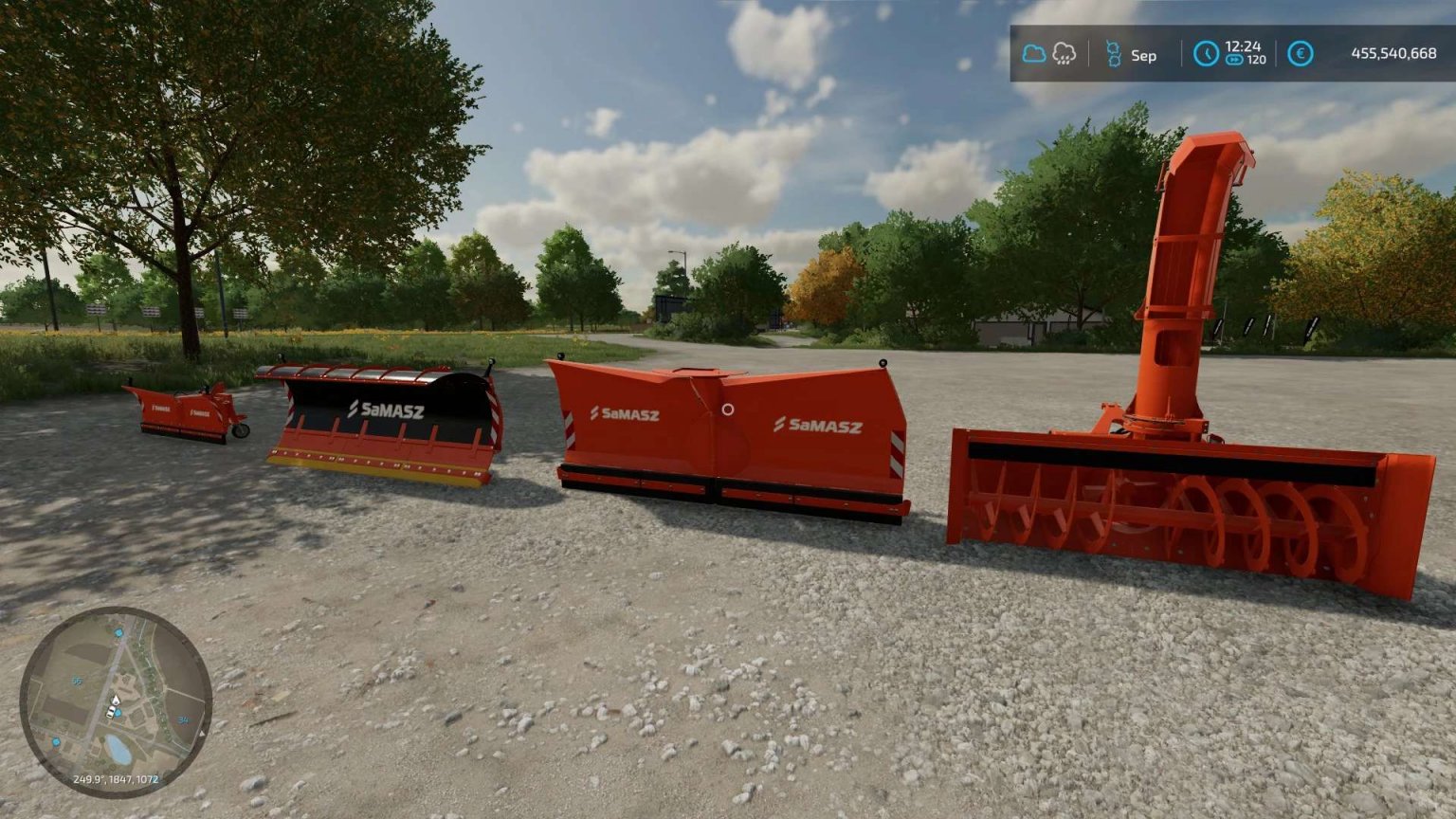Open the clock icon in the HUD
1456x819 pixels.
[1205, 54]
